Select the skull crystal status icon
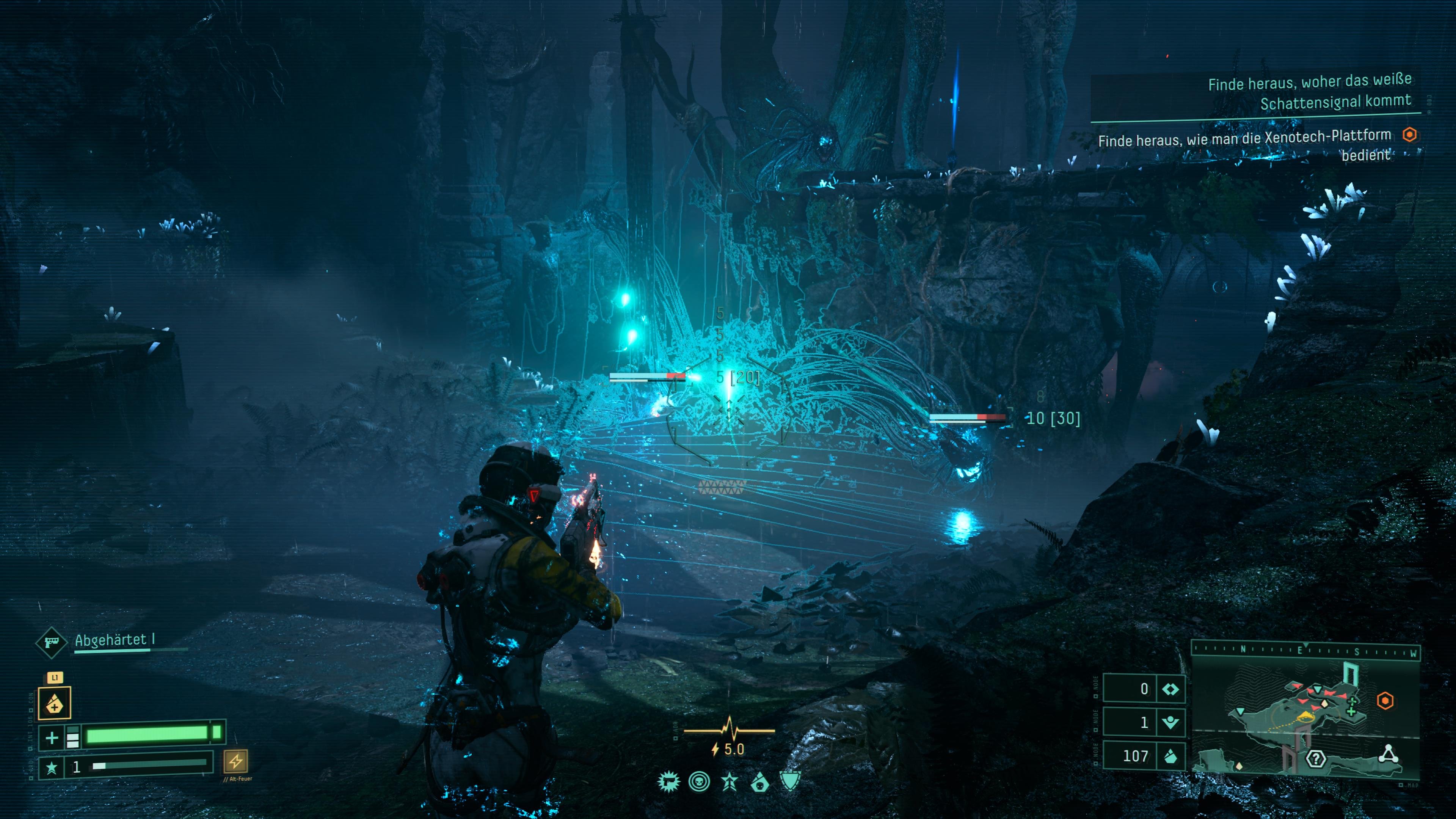This screenshot has height=819, width=1456. (759, 782)
